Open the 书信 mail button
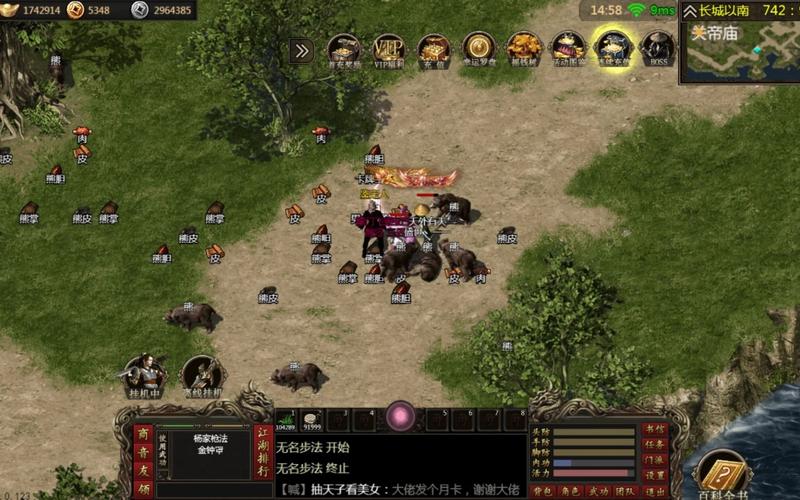 [x=655, y=429]
